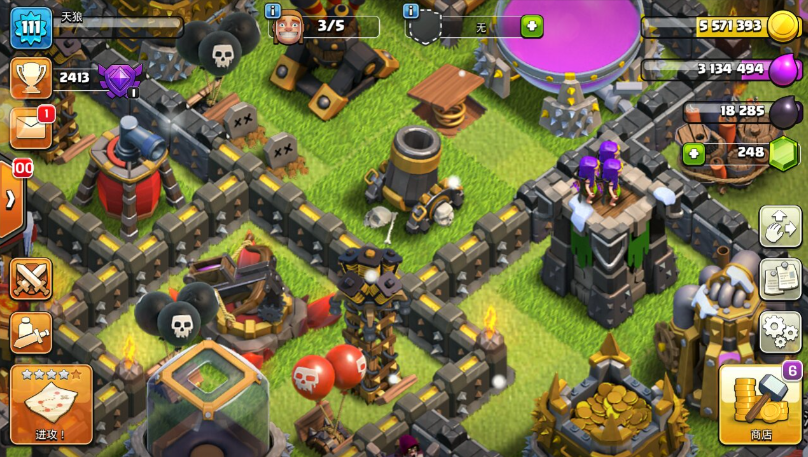Open the gear settings menu
The image size is (808, 457).
coord(780,330)
